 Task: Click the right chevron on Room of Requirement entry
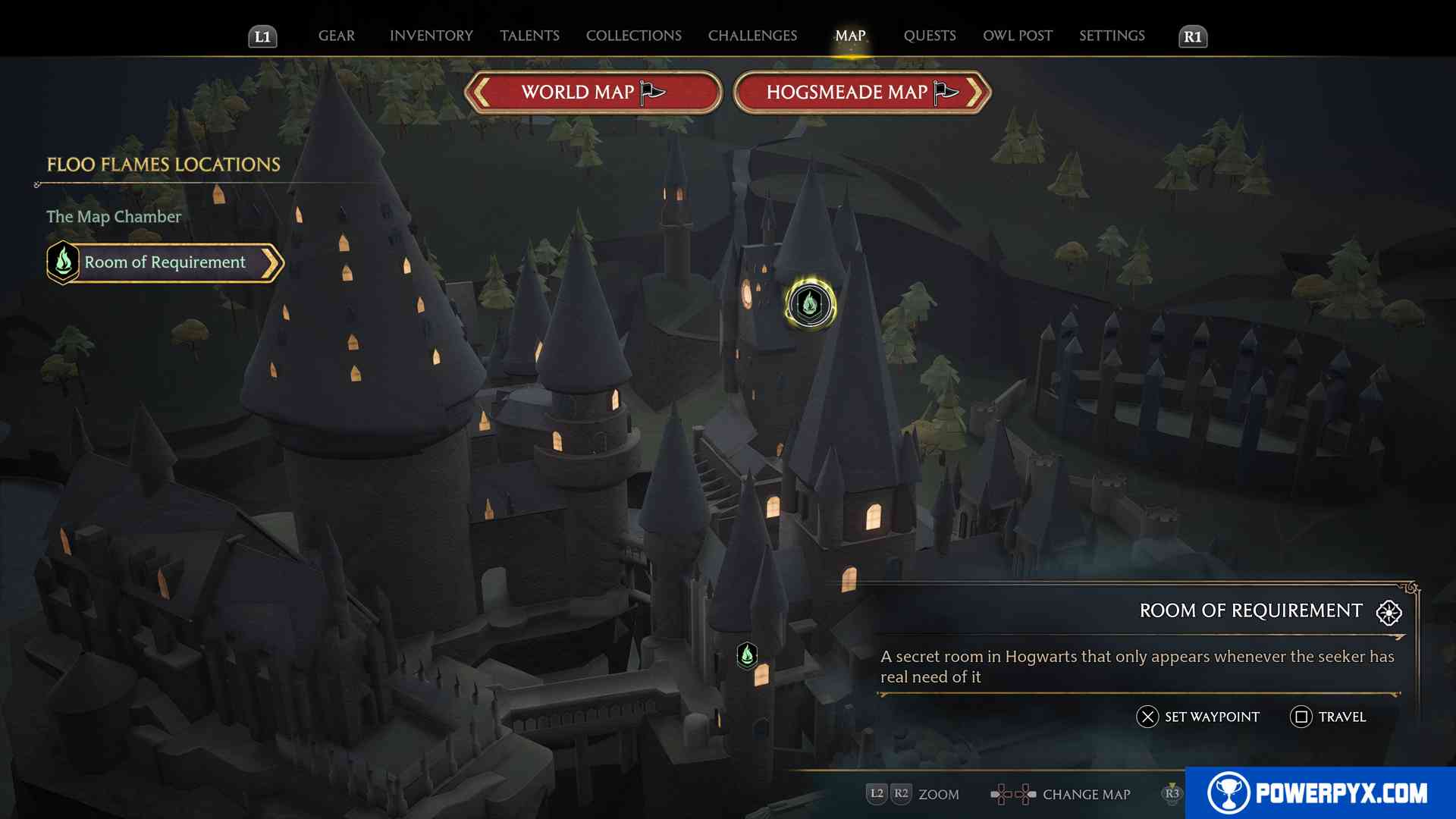[273, 262]
